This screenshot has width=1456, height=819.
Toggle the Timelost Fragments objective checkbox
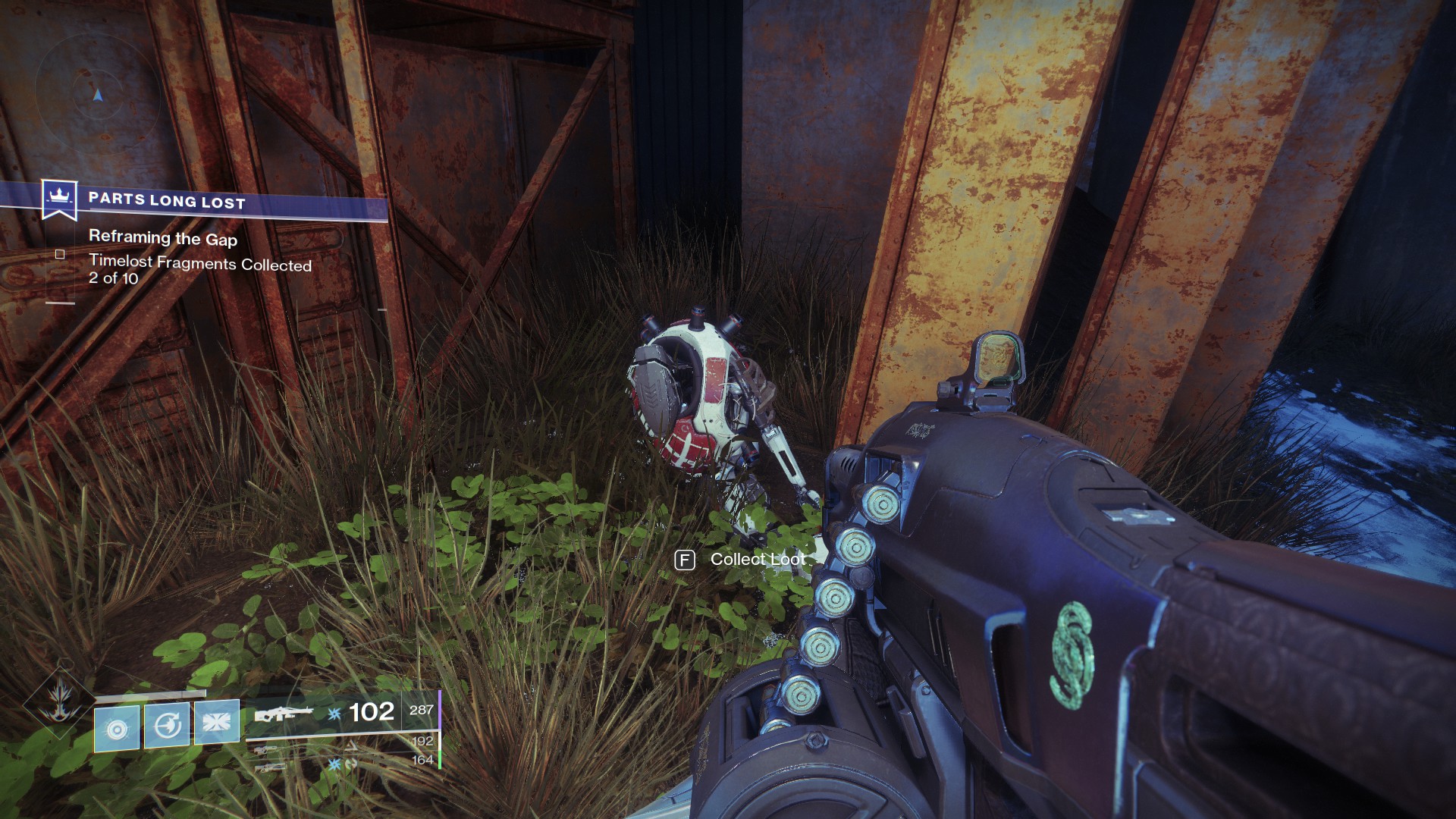point(60,255)
